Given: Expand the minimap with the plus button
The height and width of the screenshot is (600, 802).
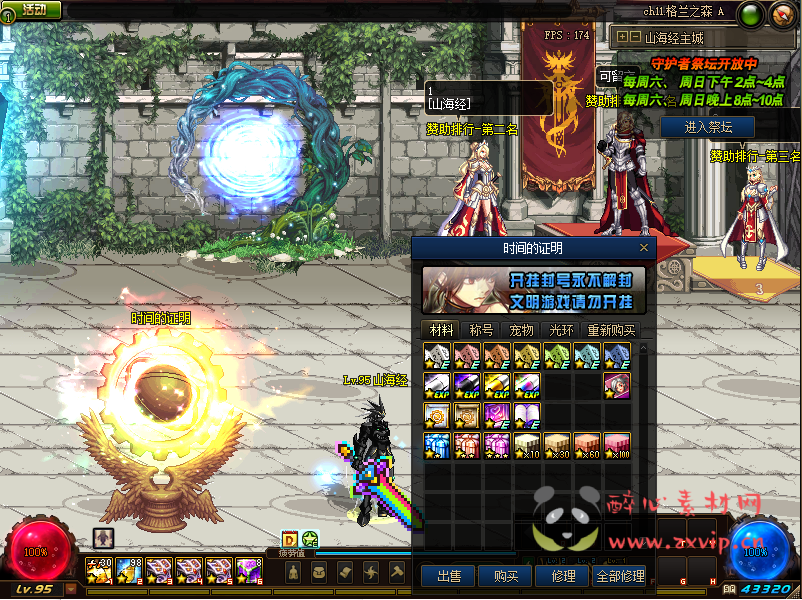Looking at the screenshot, I should pyautogui.click(x=622, y=37).
